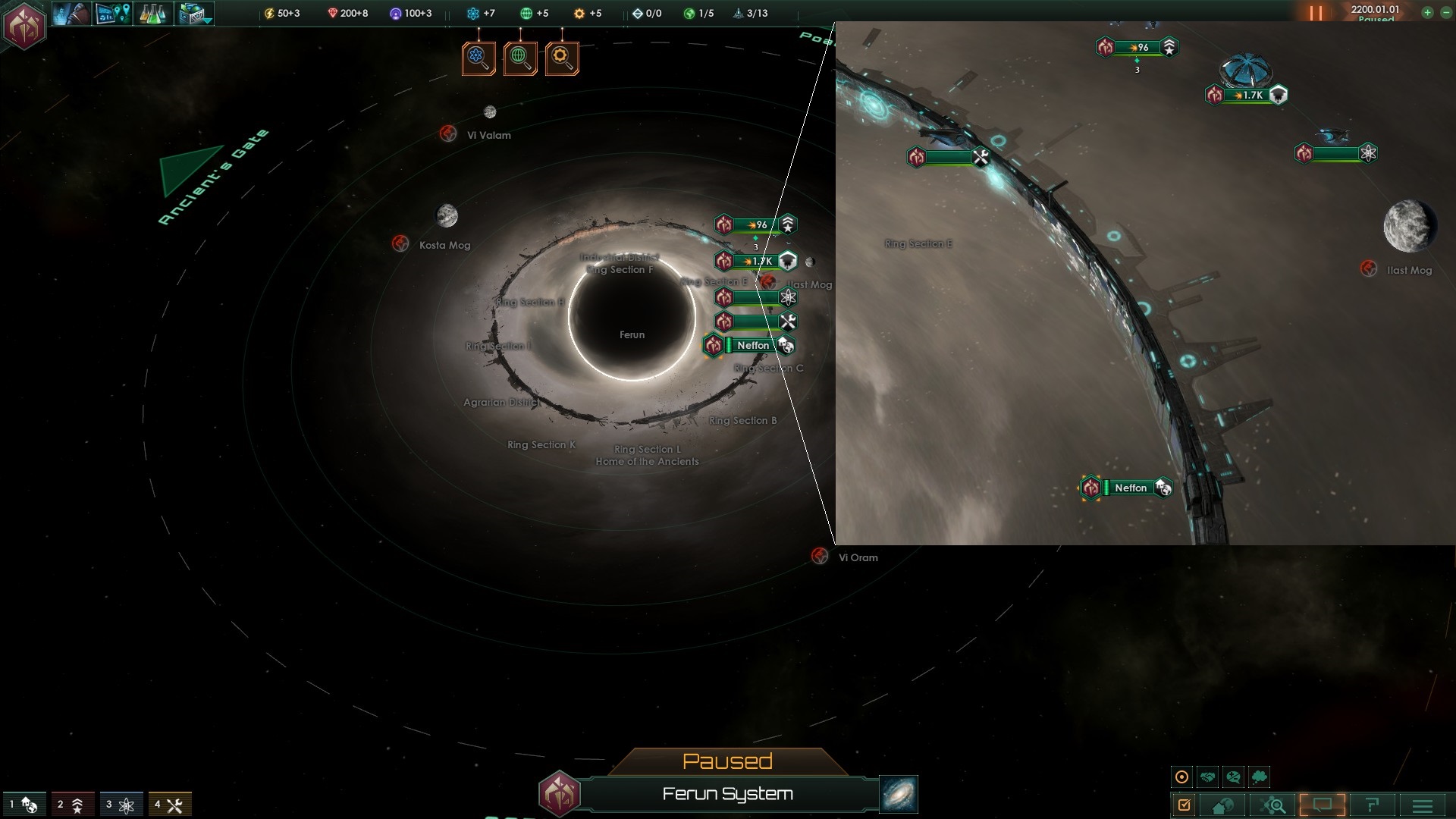Screen dimensions: 1456x819
Task: Increase game speed with plus button
Action: (x=1426, y=12)
